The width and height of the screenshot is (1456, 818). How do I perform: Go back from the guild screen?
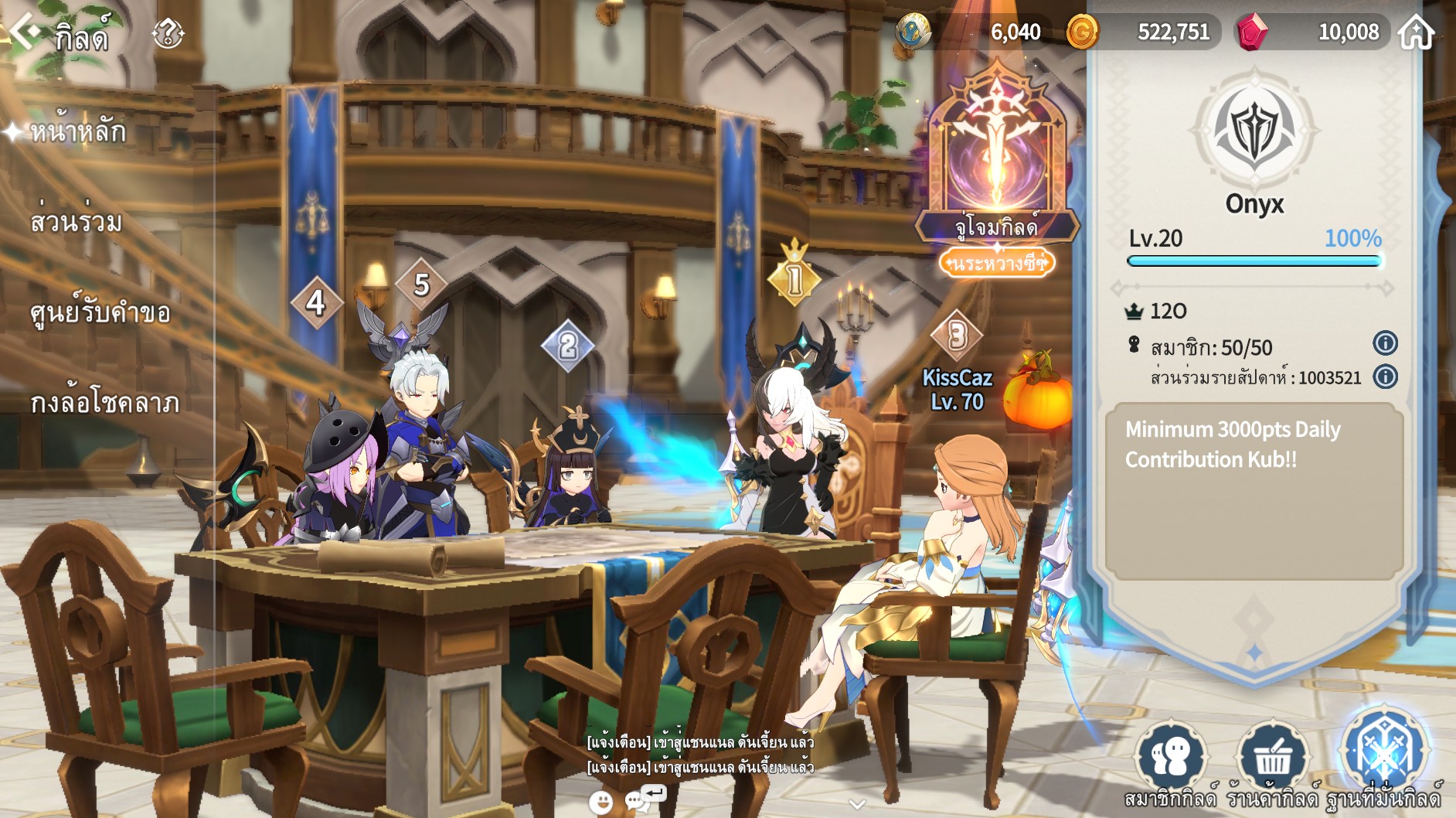(x=25, y=32)
